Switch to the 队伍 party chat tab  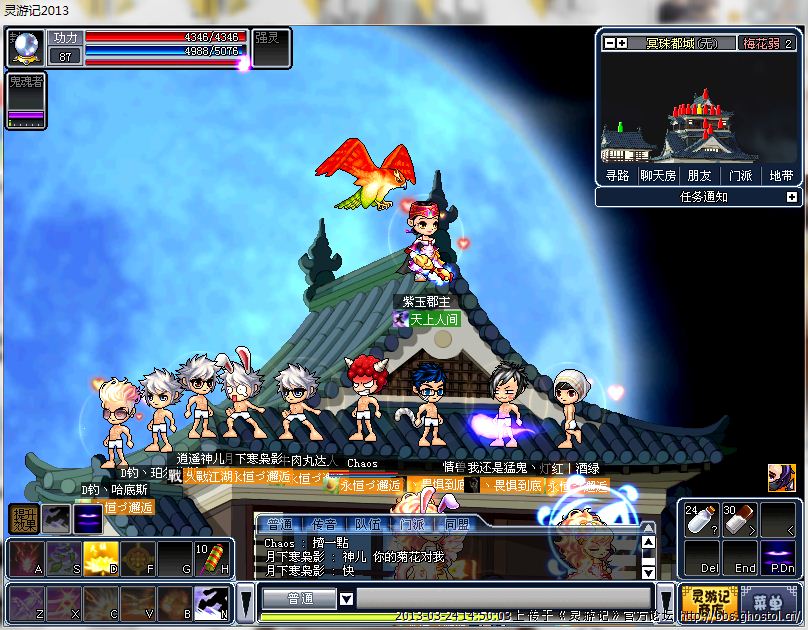368,523
